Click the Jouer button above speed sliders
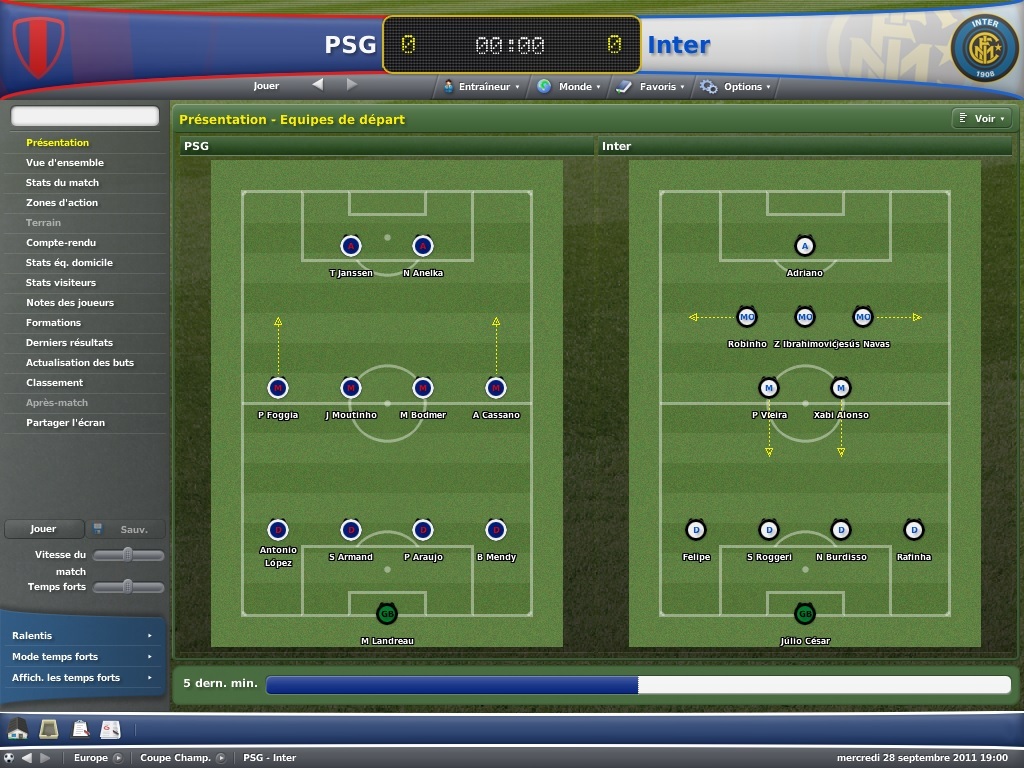 [43, 529]
